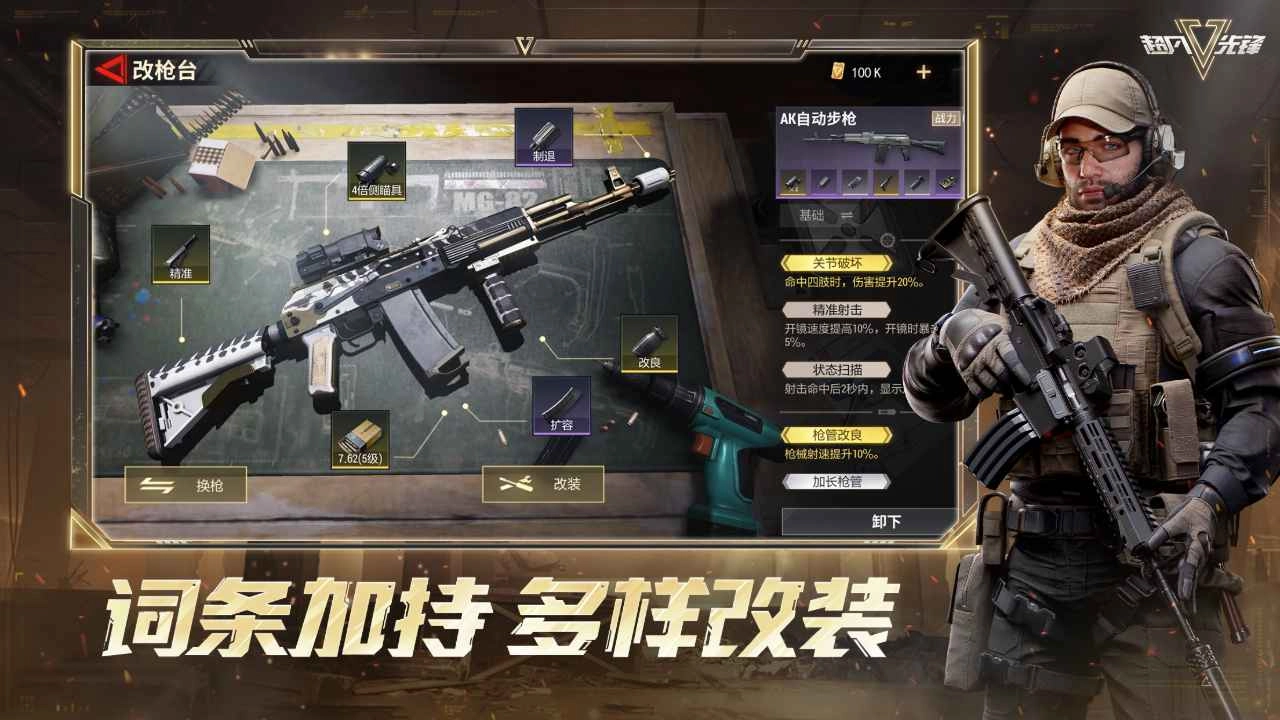Image resolution: width=1280 pixels, height=720 pixels.
Task: Expand the 基础 stats section
Action: pos(810,213)
